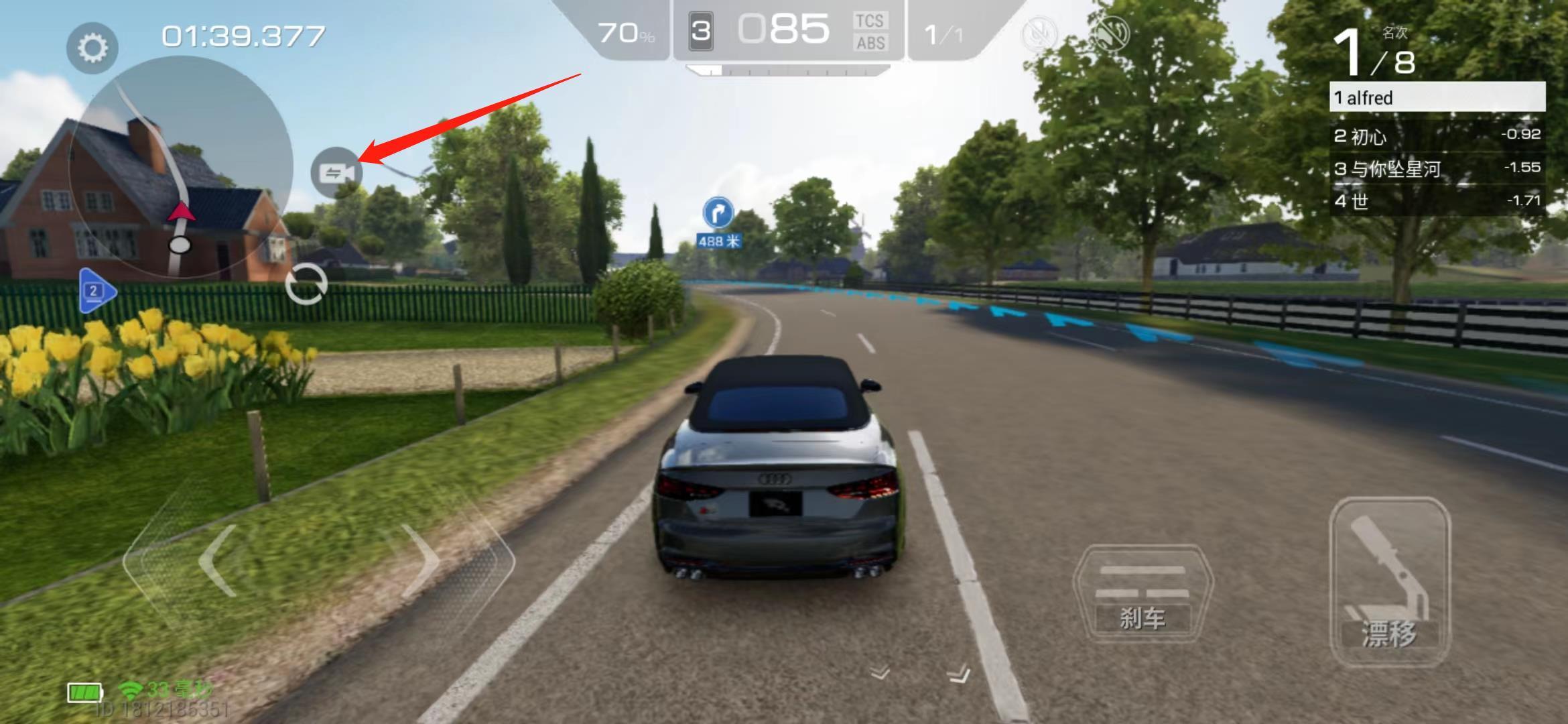Hit the 刹车 brake pedal
This screenshot has height=724, width=1568.
pos(1142,595)
